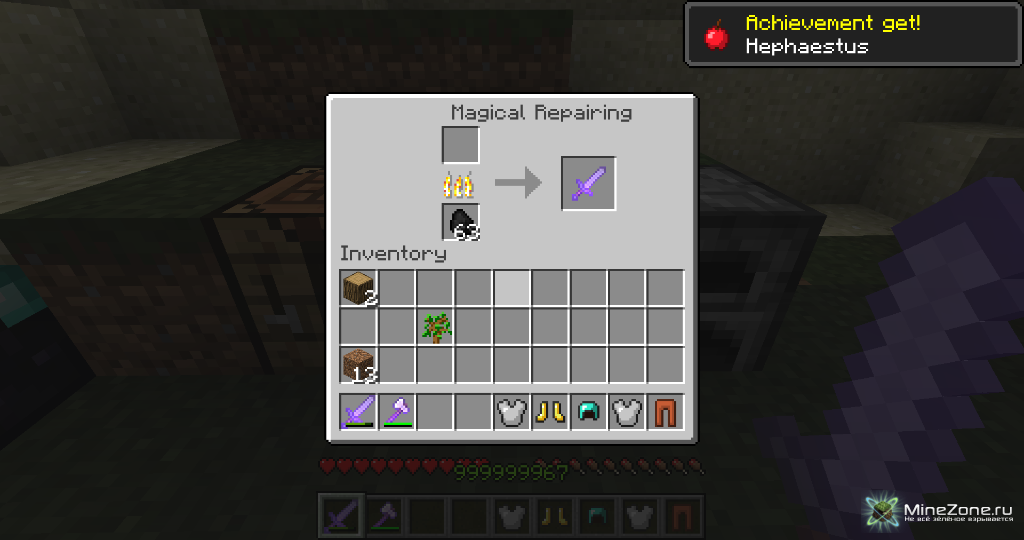Click the highlighted empty inventory slot
The height and width of the screenshot is (540, 1024).
pos(512,288)
